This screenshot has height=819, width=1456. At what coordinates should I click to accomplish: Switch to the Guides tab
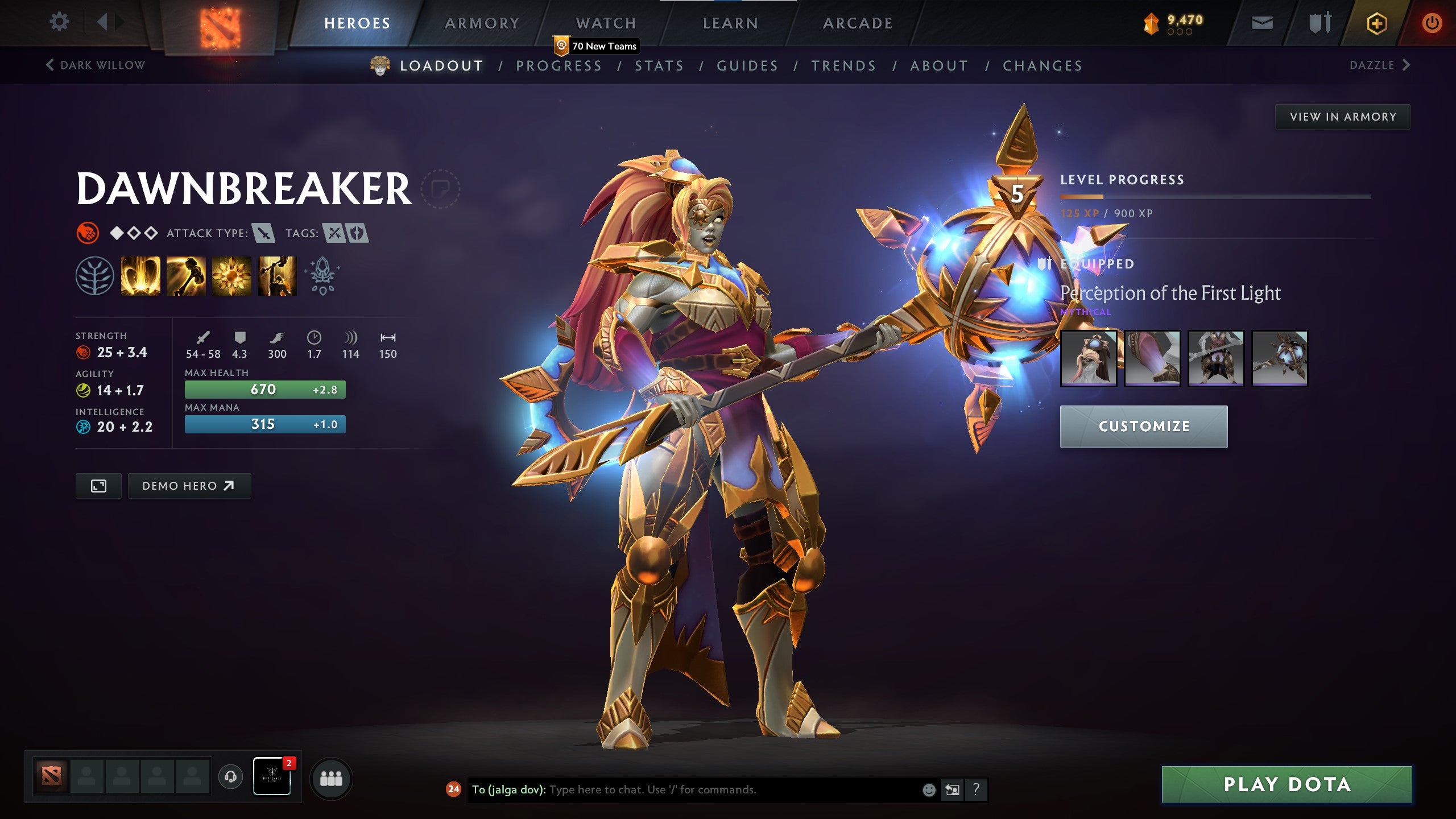747,65
